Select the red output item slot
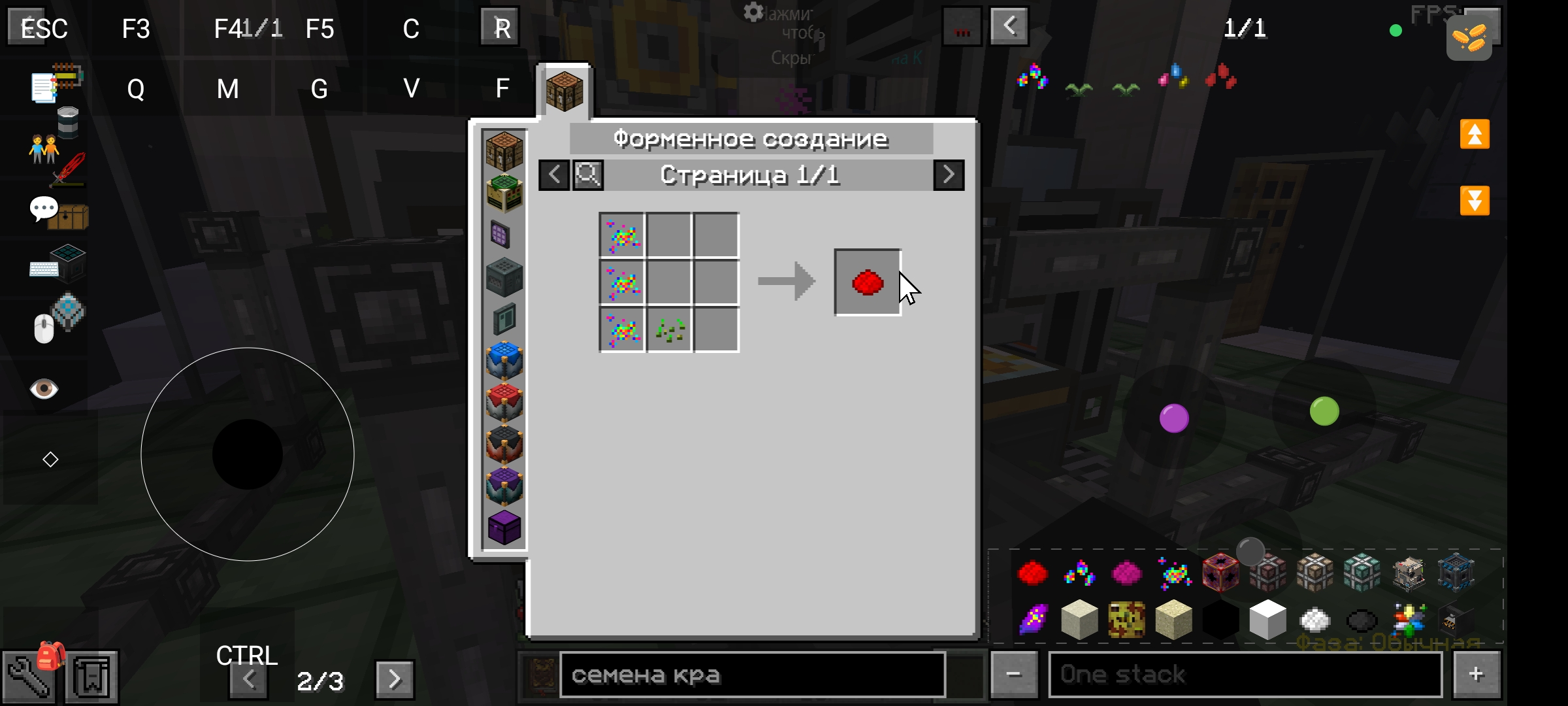The image size is (1568, 706). pos(868,282)
